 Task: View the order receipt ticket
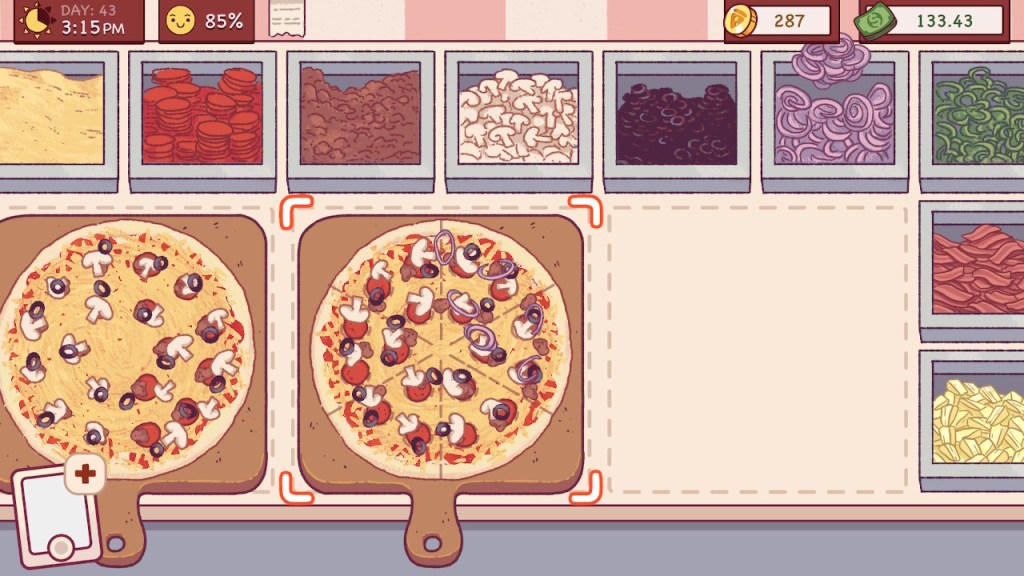(286, 19)
